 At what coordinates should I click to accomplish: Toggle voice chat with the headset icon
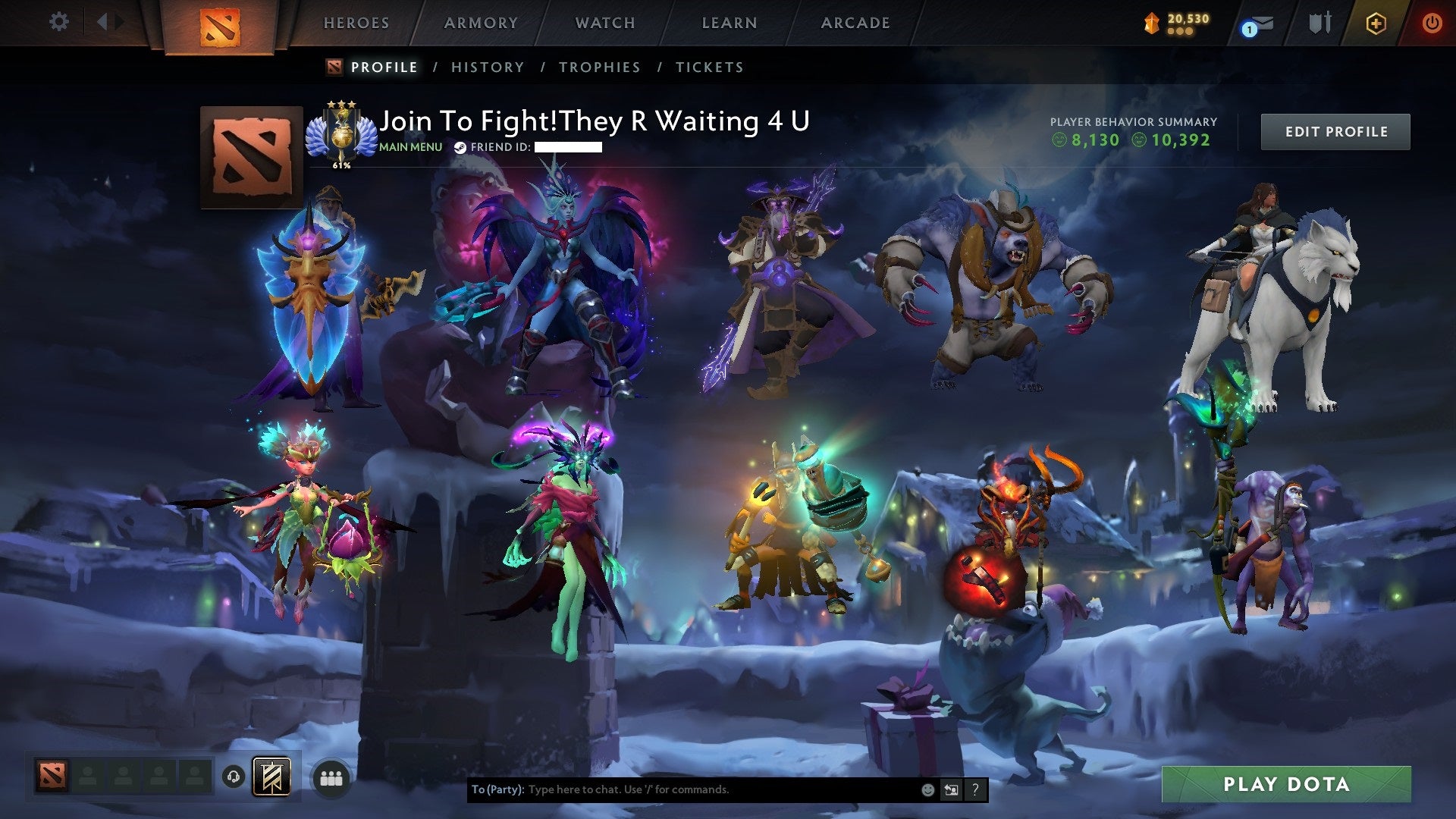[x=234, y=776]
